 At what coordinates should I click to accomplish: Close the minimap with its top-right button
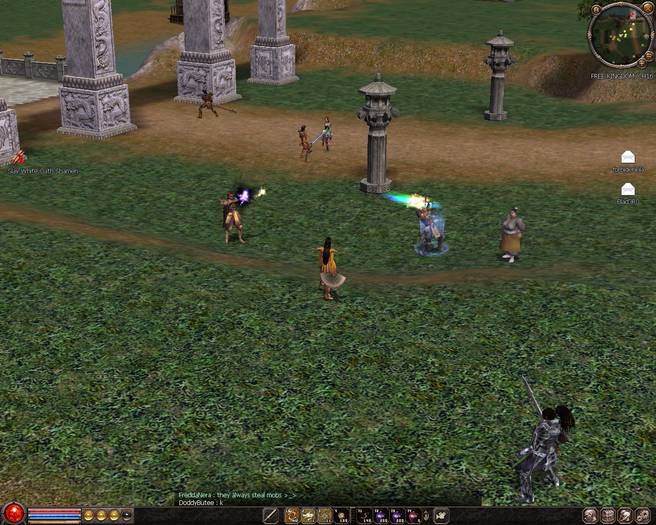[646, 10]
